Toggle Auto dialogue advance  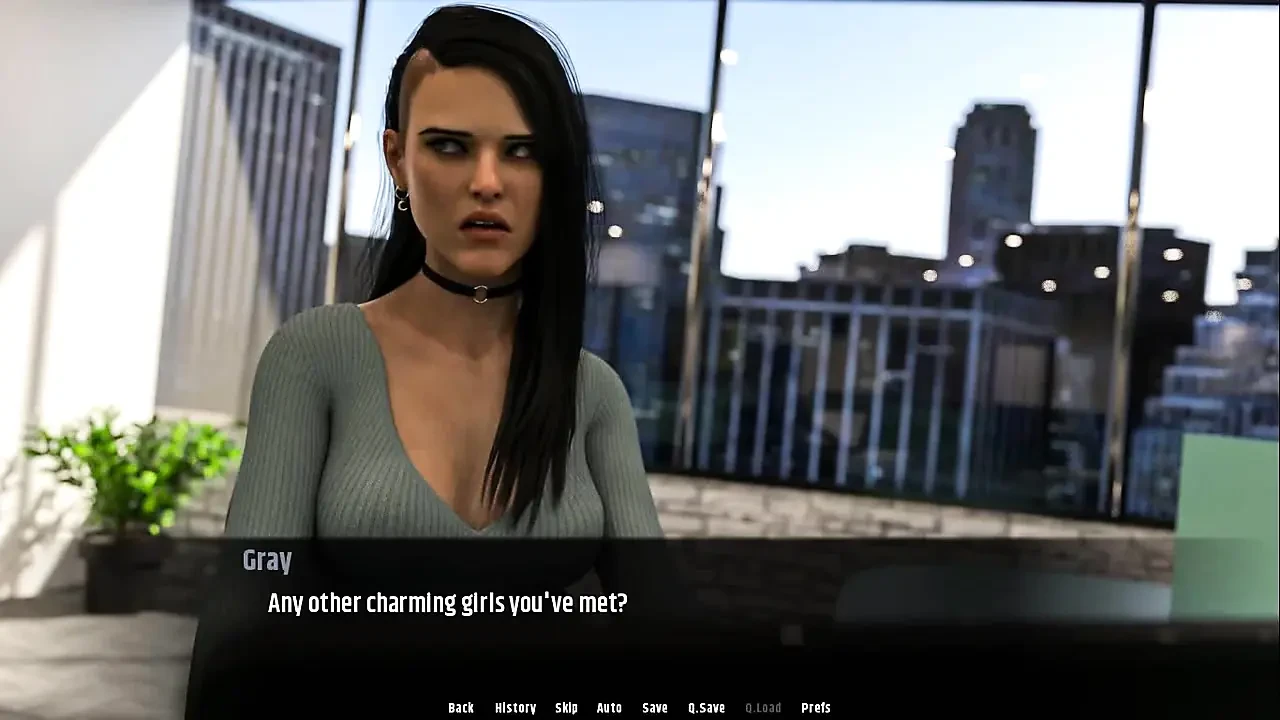coord(609,708)
